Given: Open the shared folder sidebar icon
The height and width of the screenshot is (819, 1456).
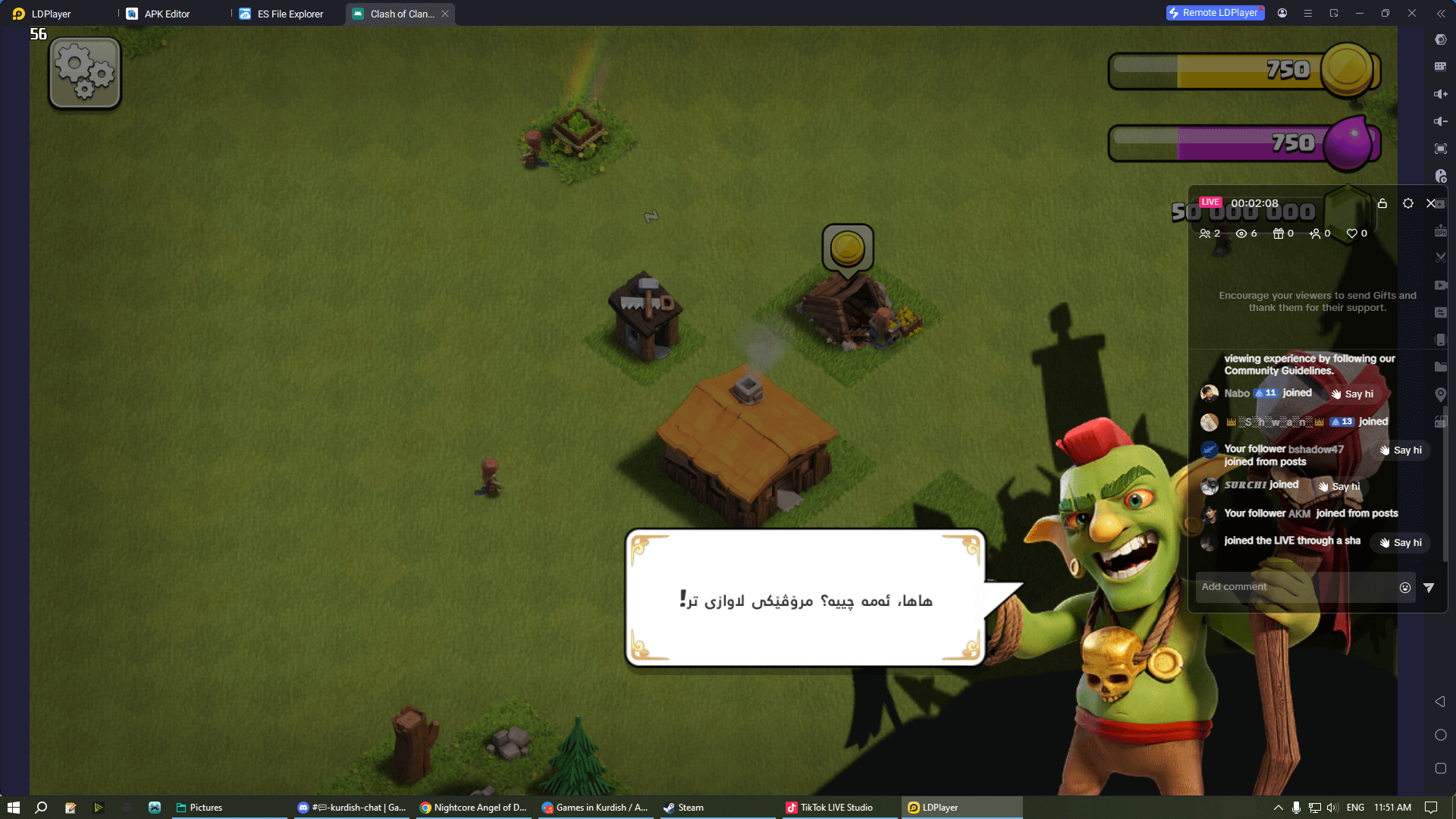Looking at the screenshot, I should 1440,367.
